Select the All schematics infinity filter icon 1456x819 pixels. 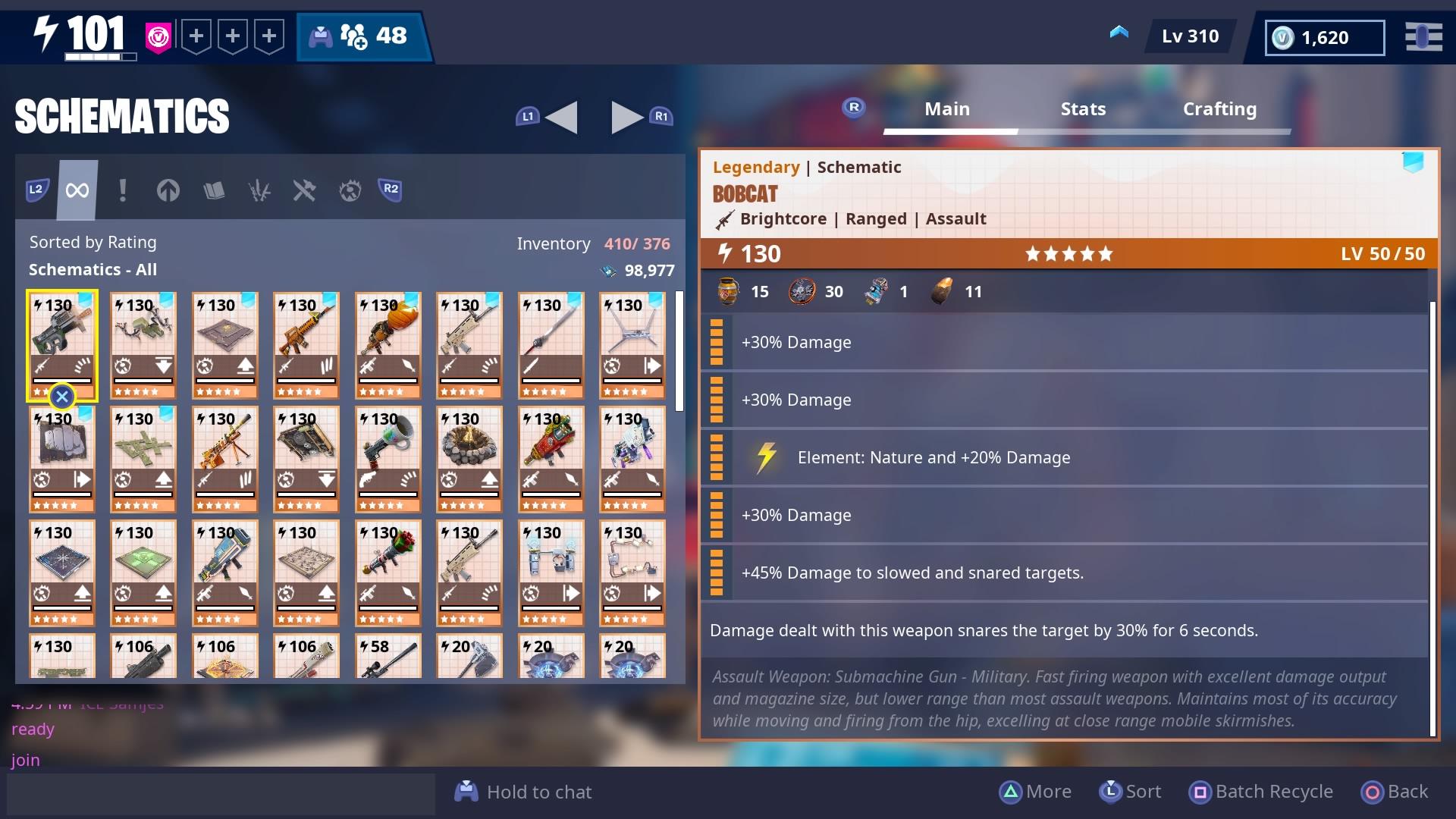(x=76, y=190)
